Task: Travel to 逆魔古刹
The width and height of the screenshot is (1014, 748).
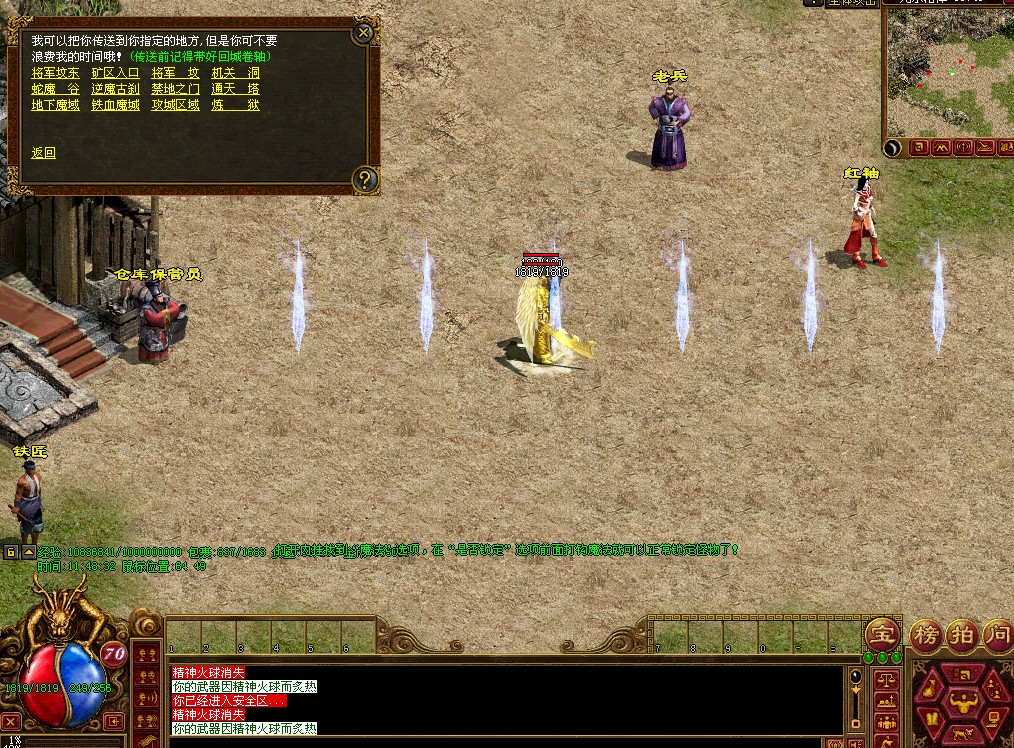Action: (115, 89)
